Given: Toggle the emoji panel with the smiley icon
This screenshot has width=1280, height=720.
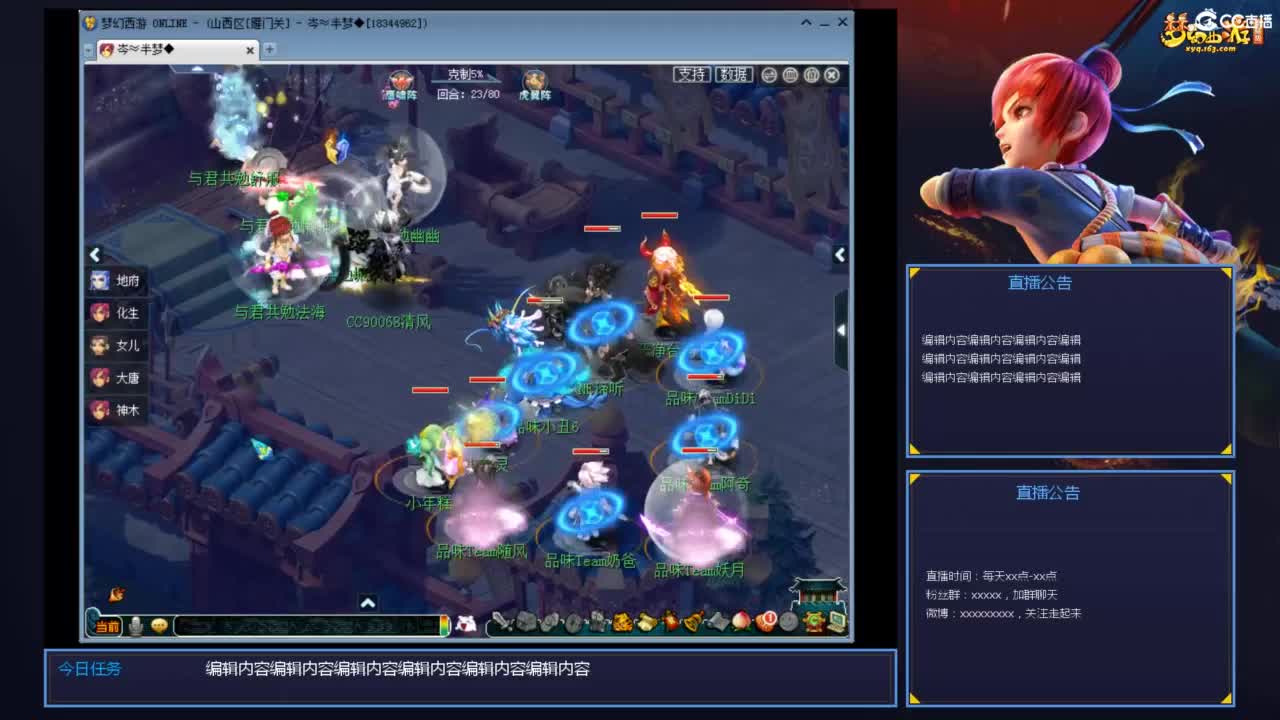Looking at the screenshot, I should [x=158, y=627].
